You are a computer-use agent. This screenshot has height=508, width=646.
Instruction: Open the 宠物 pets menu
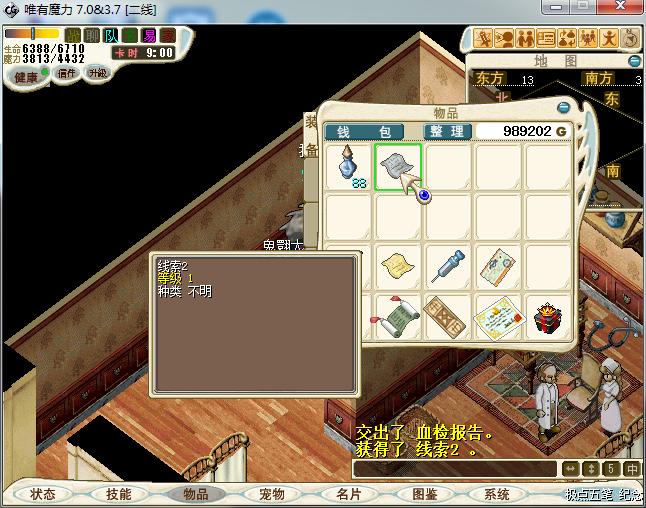[x=271, y=494]
